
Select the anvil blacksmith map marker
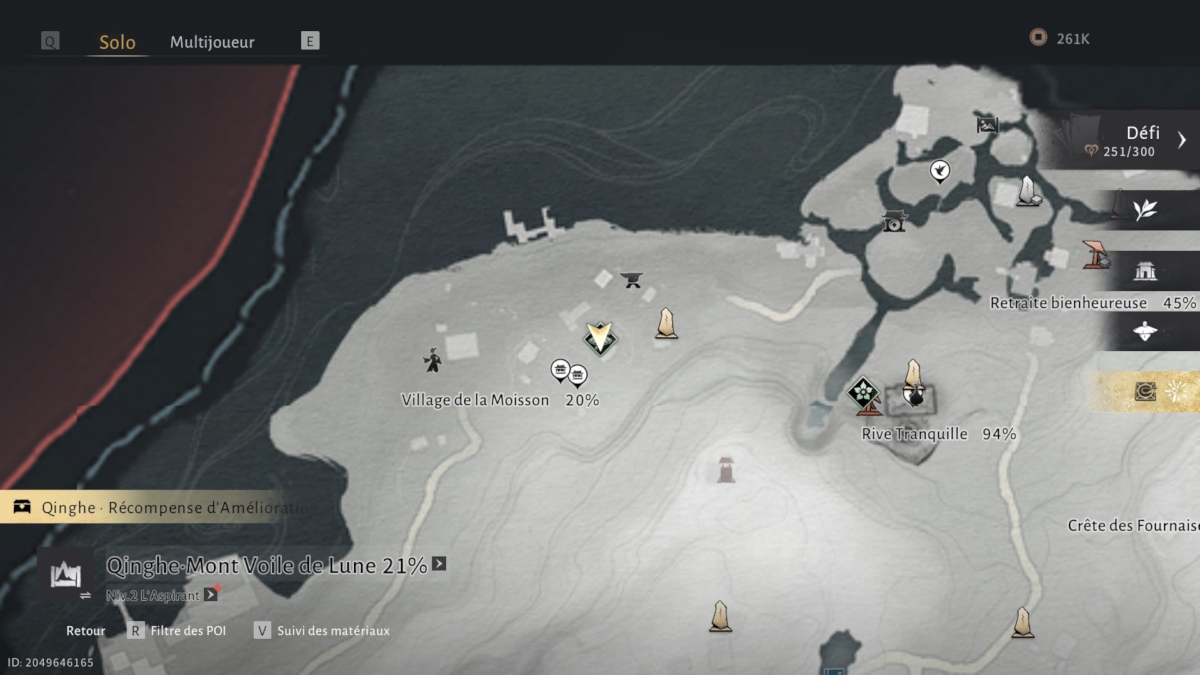[x=632, y=279]
